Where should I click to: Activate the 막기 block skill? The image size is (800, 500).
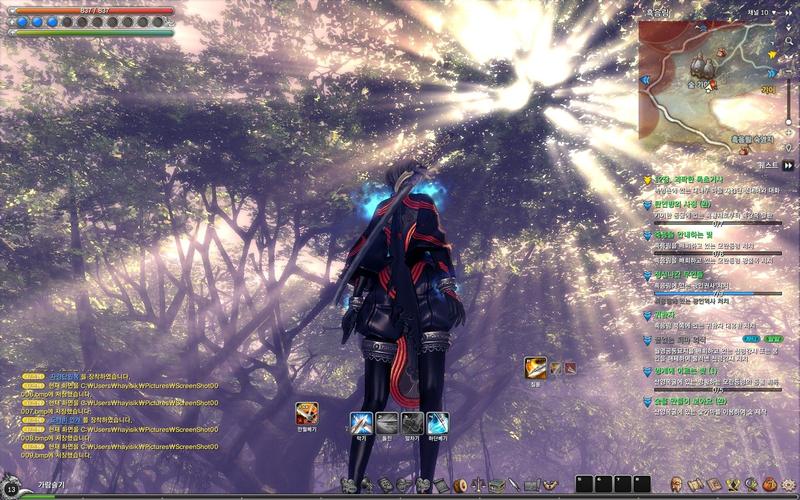coord(361,422)
